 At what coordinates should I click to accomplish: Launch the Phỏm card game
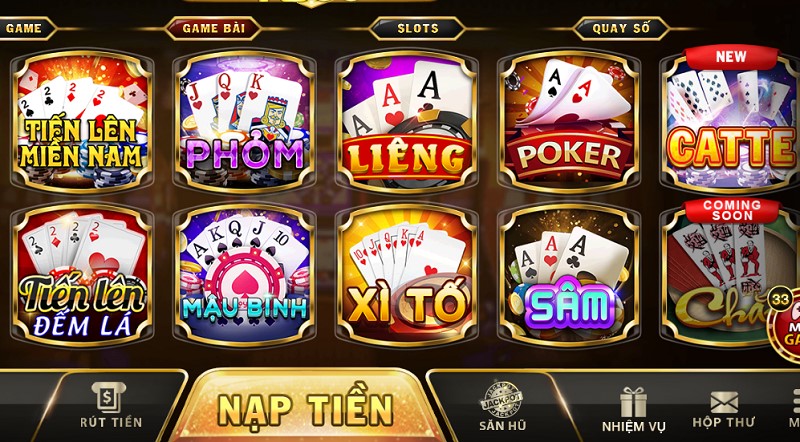click(x=244, y=118)
